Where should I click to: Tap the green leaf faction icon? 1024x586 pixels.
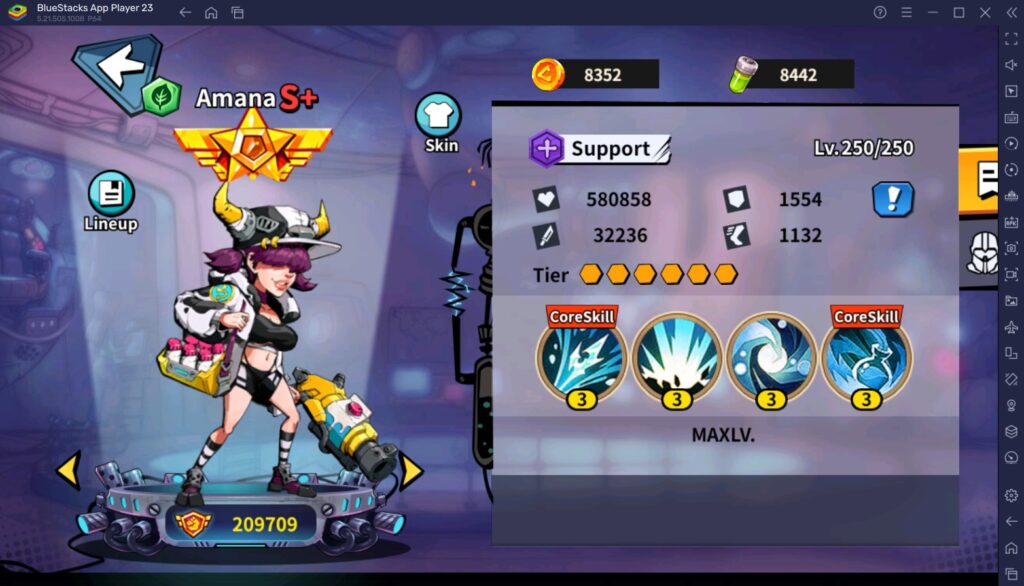pyautogui.click(x=160, y=96)
